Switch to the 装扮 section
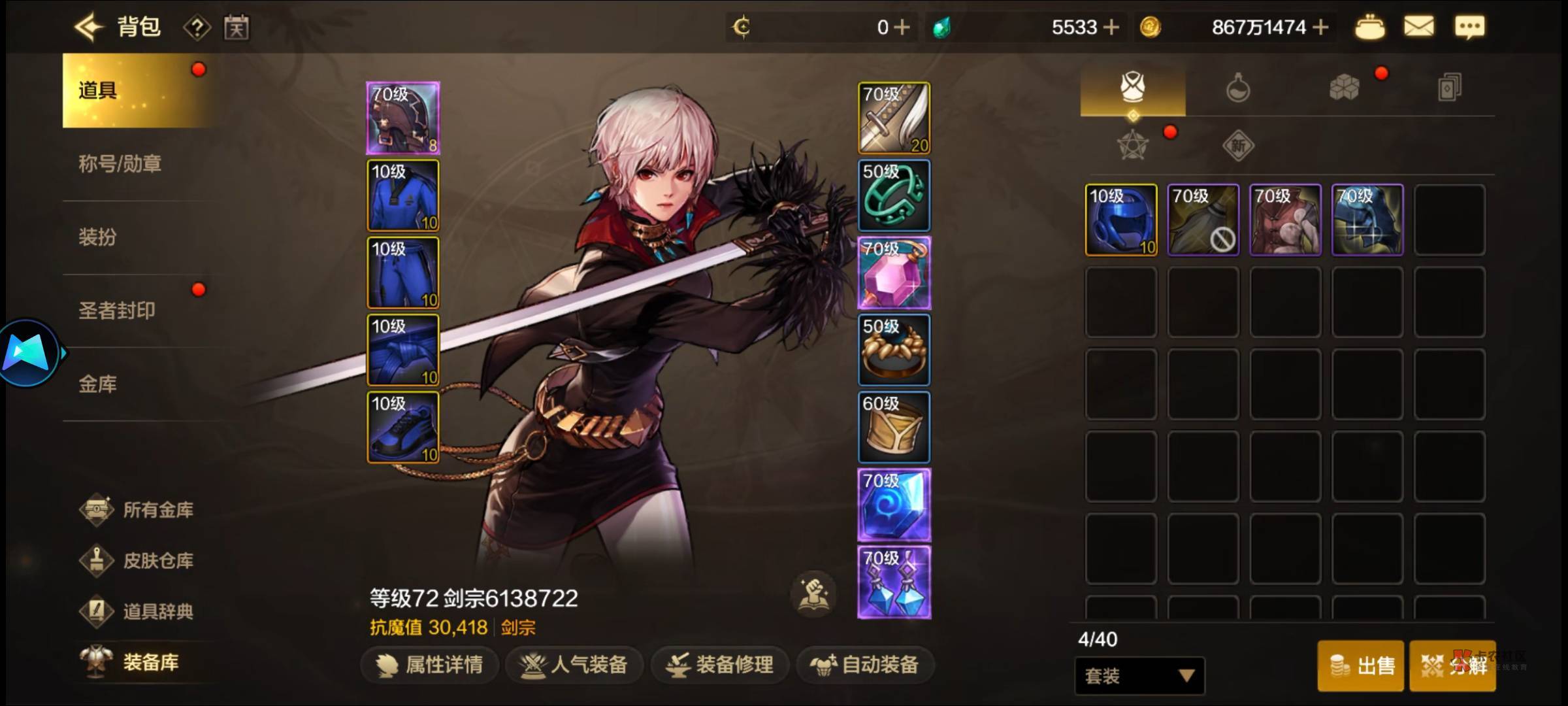 click(x=98, y=237)
